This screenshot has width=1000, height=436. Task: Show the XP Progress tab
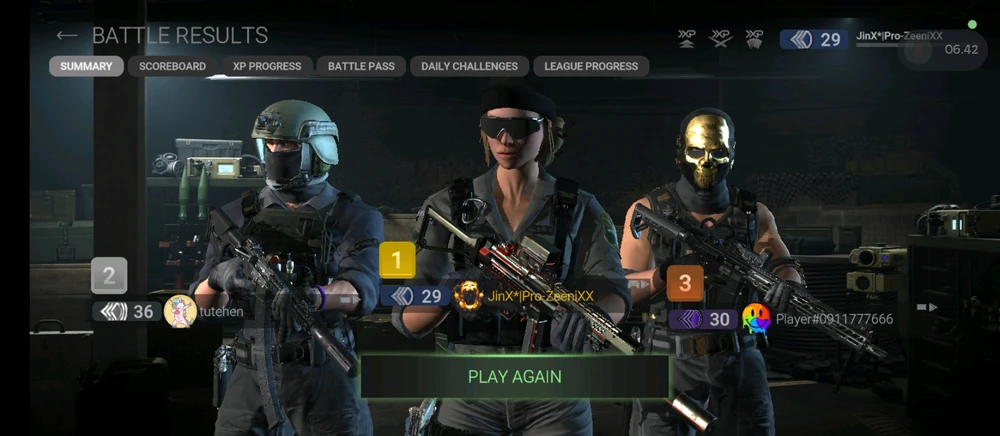tap(267, 67)
